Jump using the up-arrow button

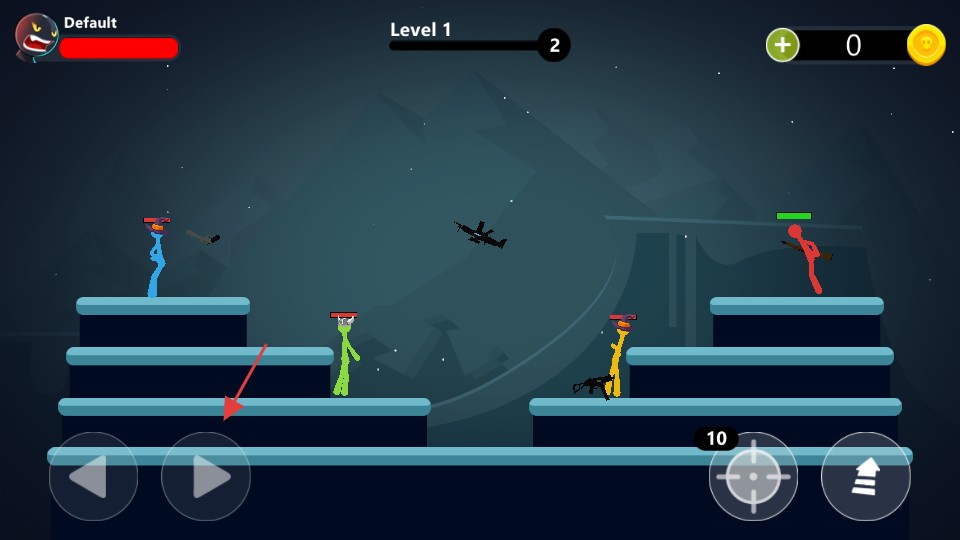(x=866, y=477)
